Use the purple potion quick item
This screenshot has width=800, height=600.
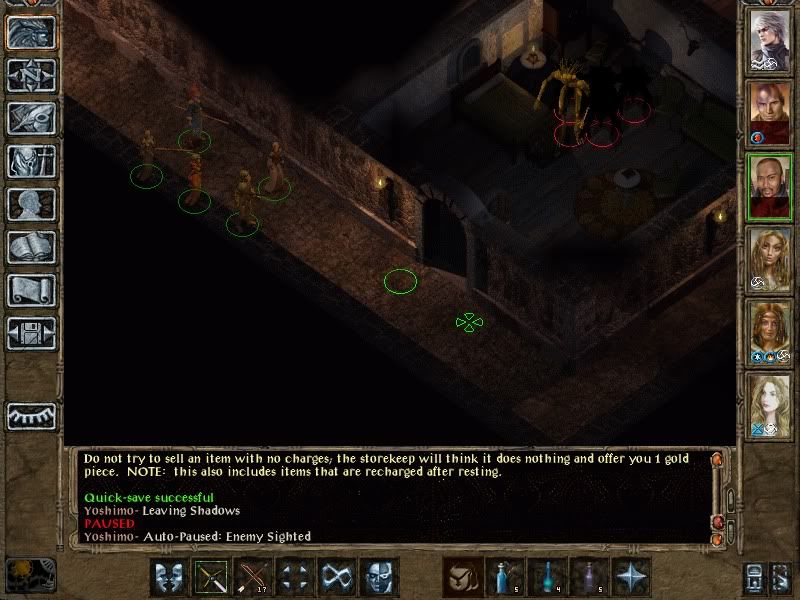pos(590,577)
